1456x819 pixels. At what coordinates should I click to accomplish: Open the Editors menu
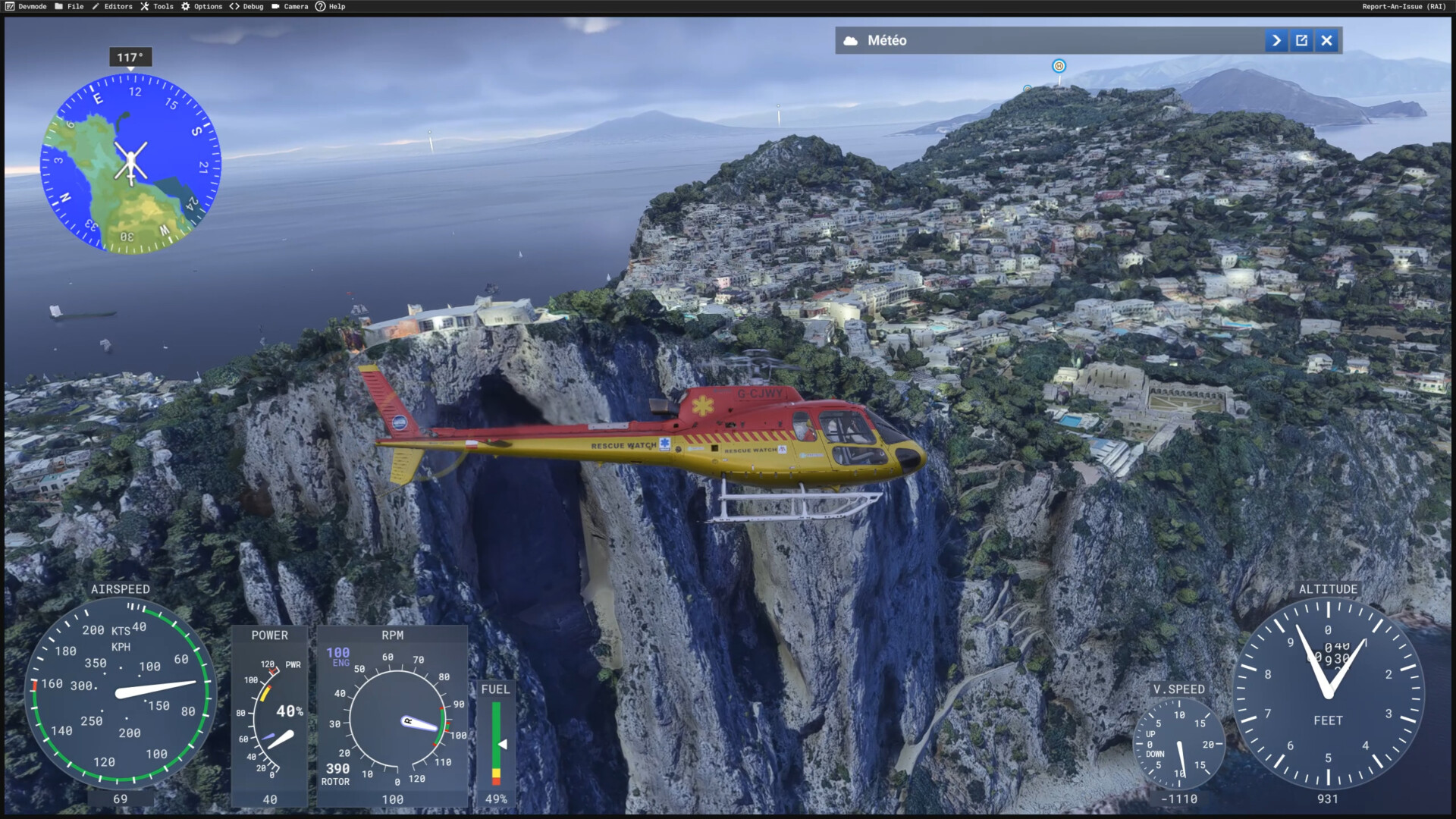pos(112,7)
